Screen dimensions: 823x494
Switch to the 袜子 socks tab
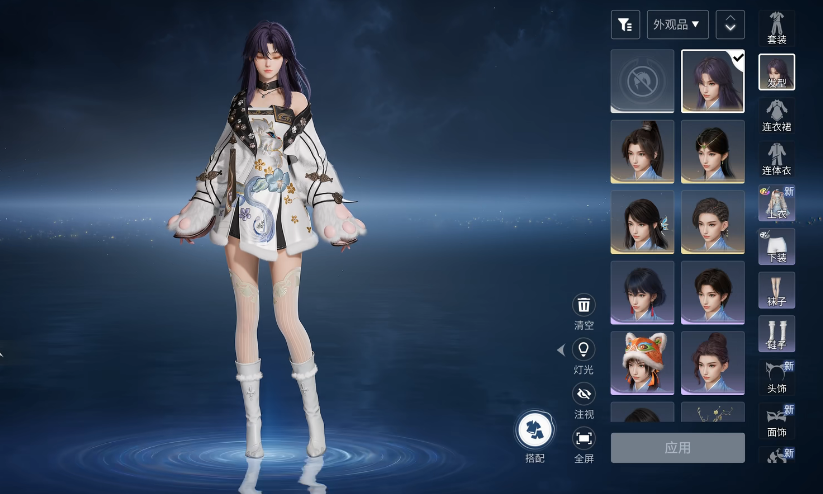[x=777, y=290]
